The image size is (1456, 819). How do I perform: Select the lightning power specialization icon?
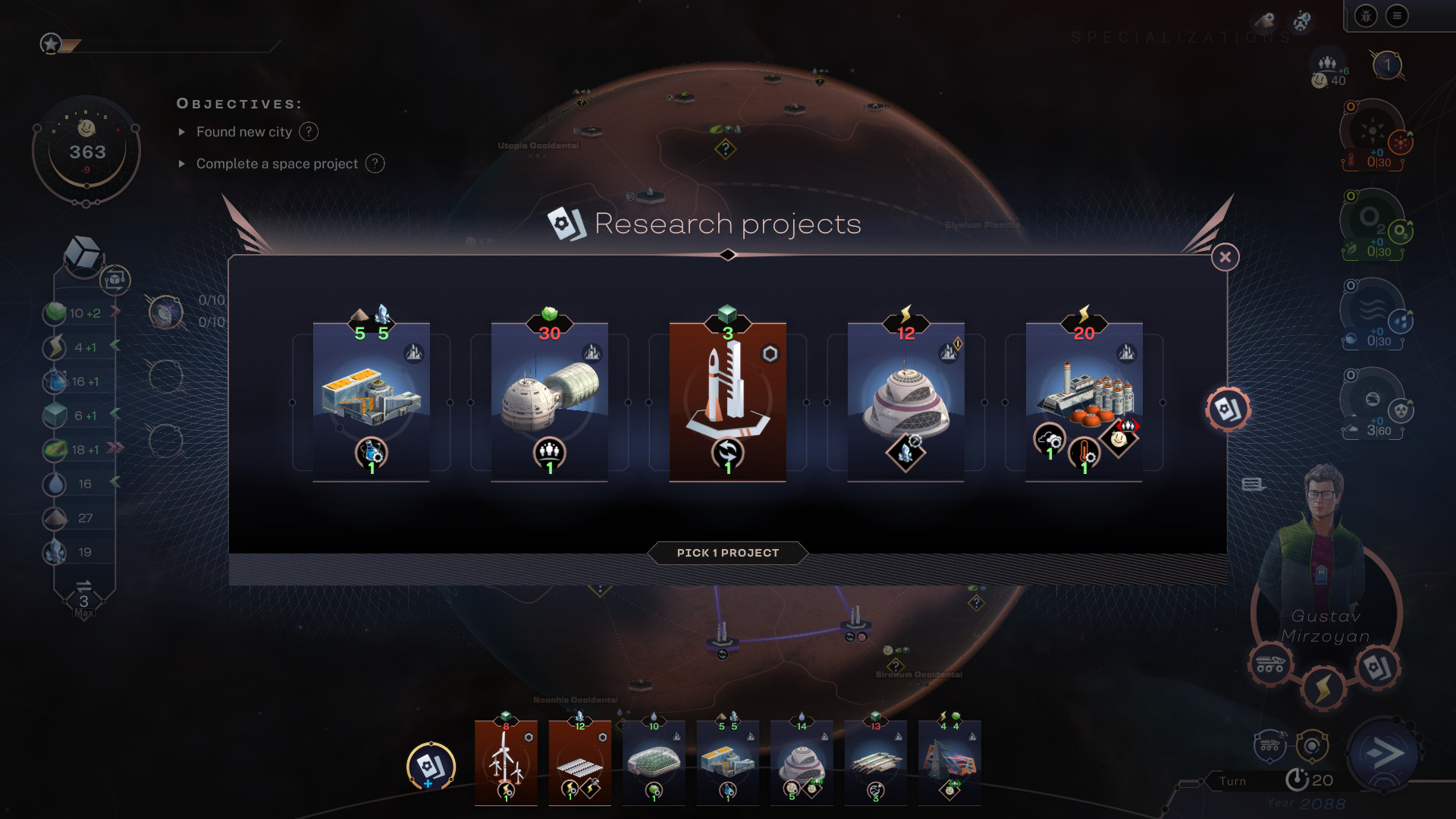click(x=1324, y=688)
